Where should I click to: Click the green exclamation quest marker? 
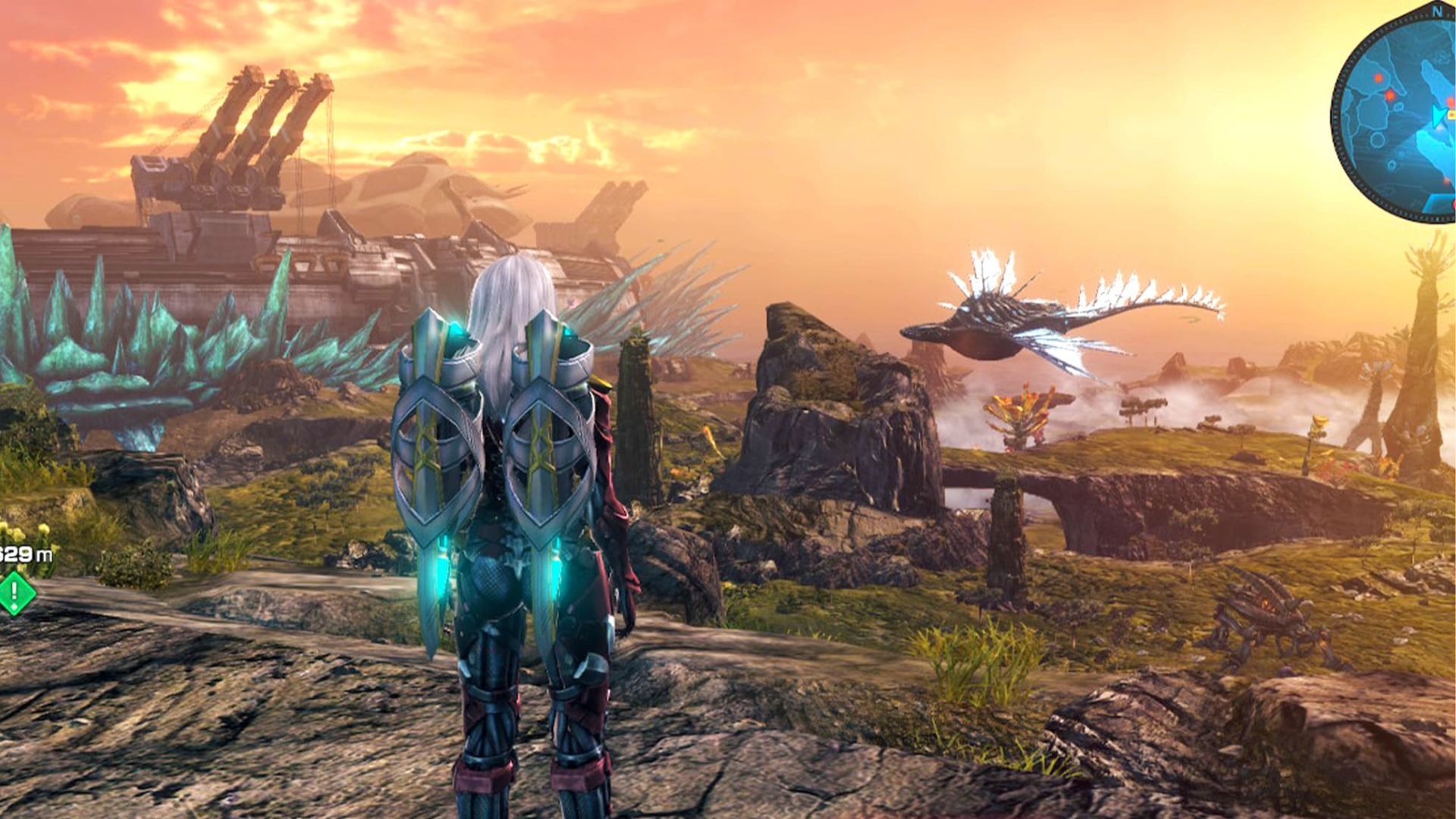click(x=14, y=591)
